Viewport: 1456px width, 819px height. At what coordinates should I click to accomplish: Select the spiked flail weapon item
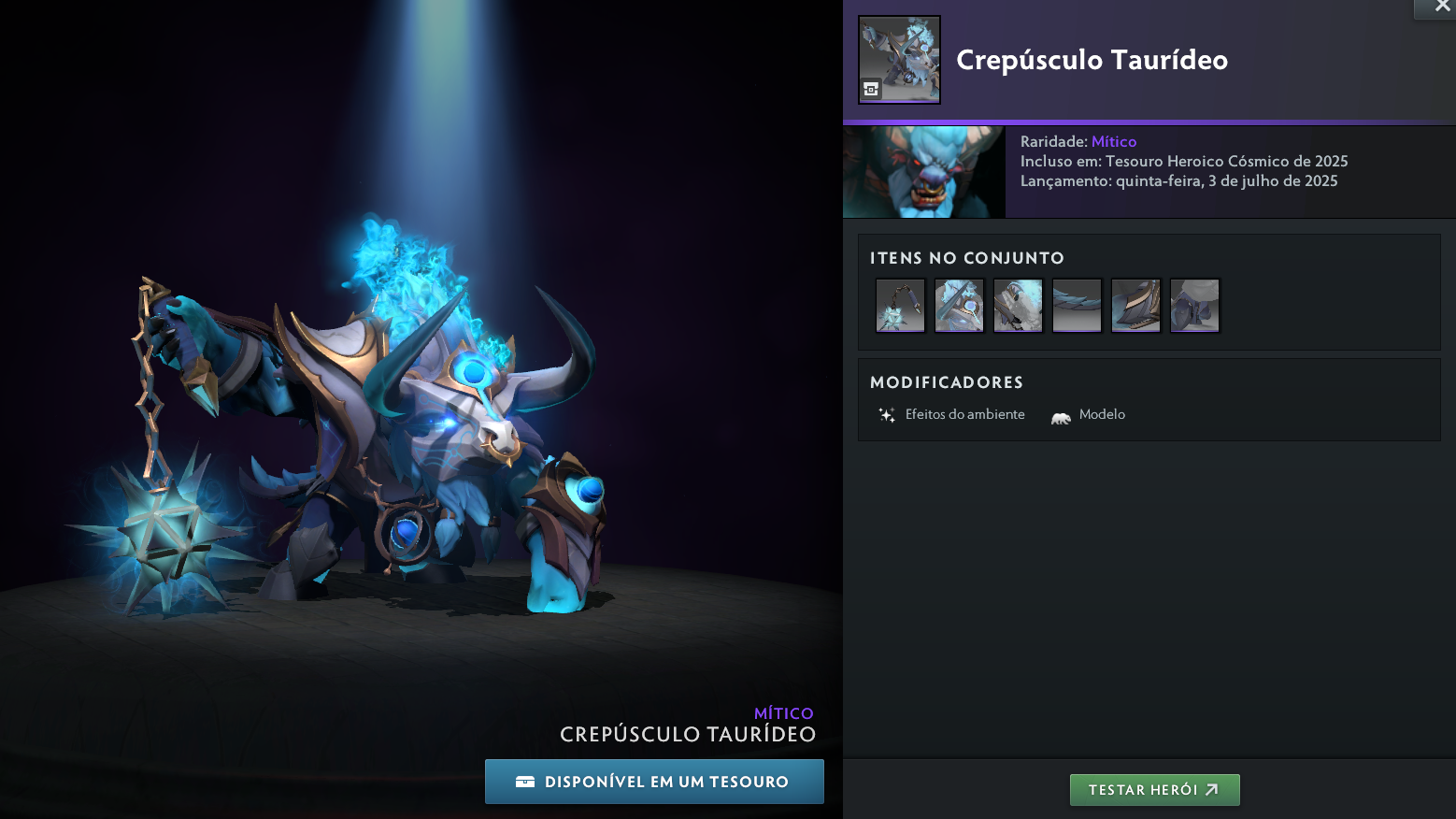(900, 305)
